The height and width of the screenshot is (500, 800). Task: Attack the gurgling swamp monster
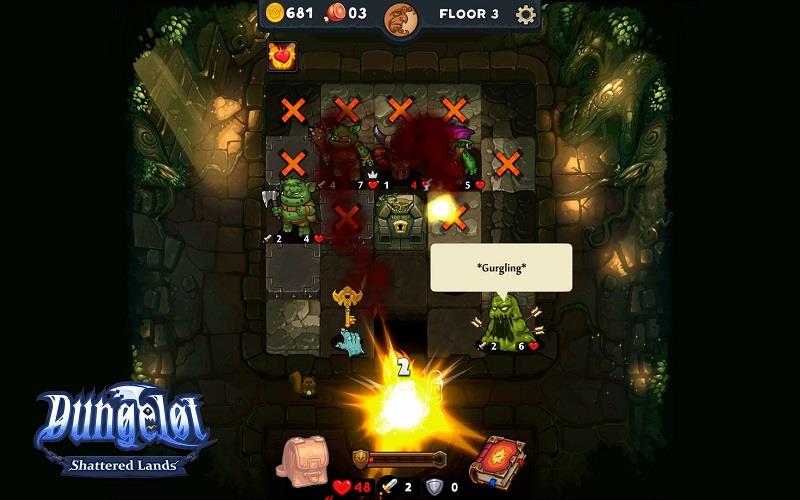506,322
